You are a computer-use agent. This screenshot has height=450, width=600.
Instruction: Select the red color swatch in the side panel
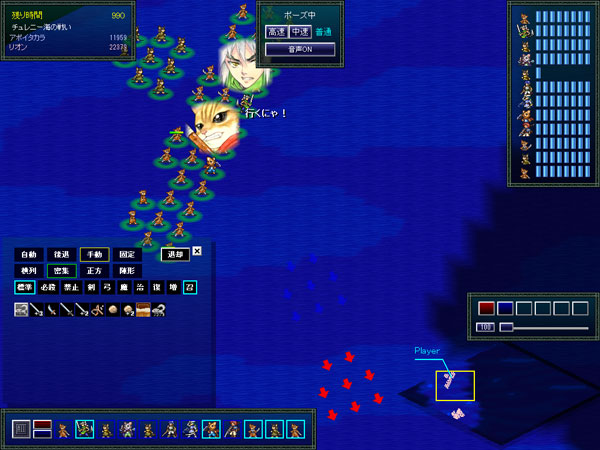point(486,308)
